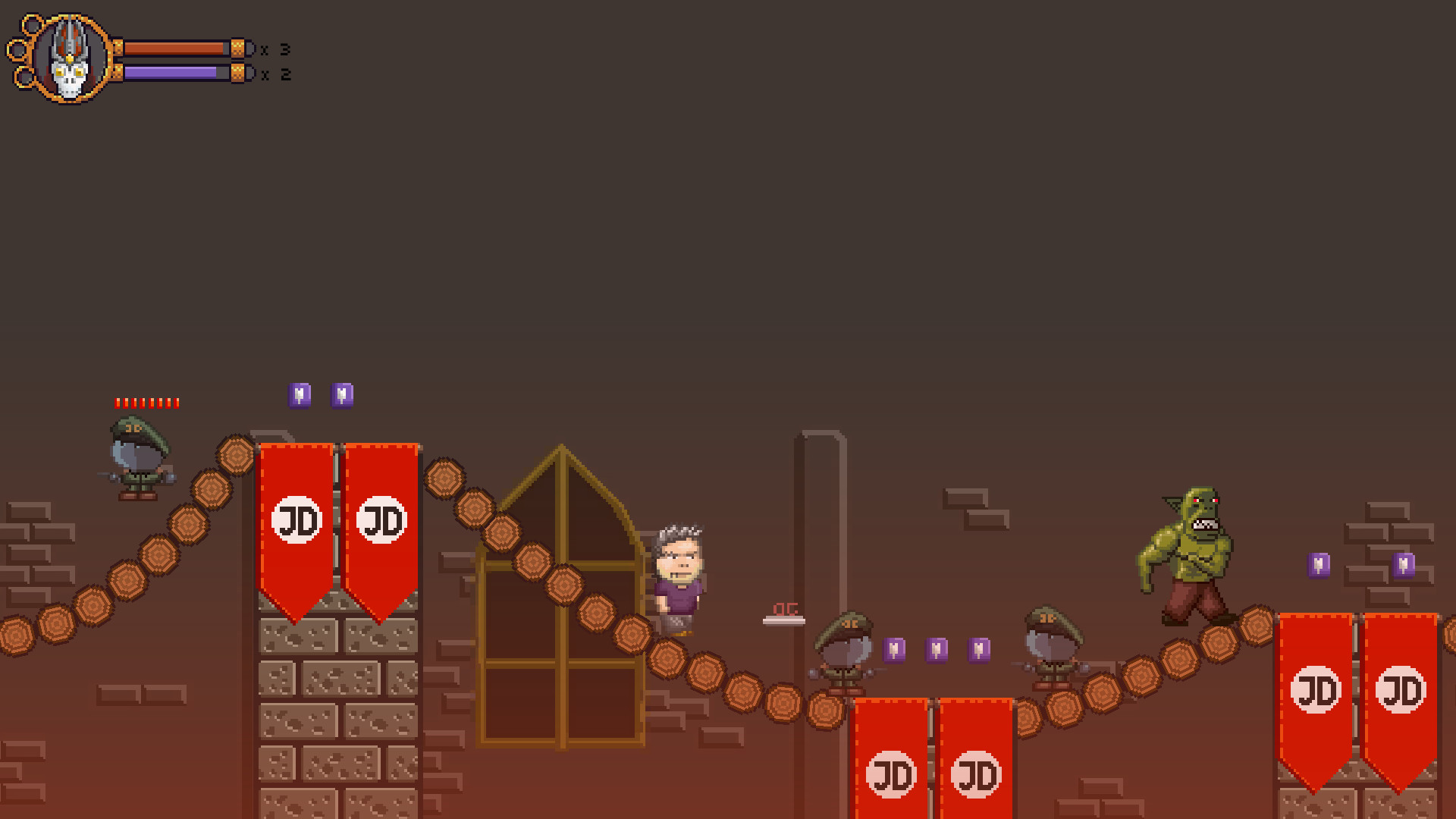Click the white platform under the OC sign
Viewport: 1456px width, 819px height.
pyautogui.click(x=784, y=620)
